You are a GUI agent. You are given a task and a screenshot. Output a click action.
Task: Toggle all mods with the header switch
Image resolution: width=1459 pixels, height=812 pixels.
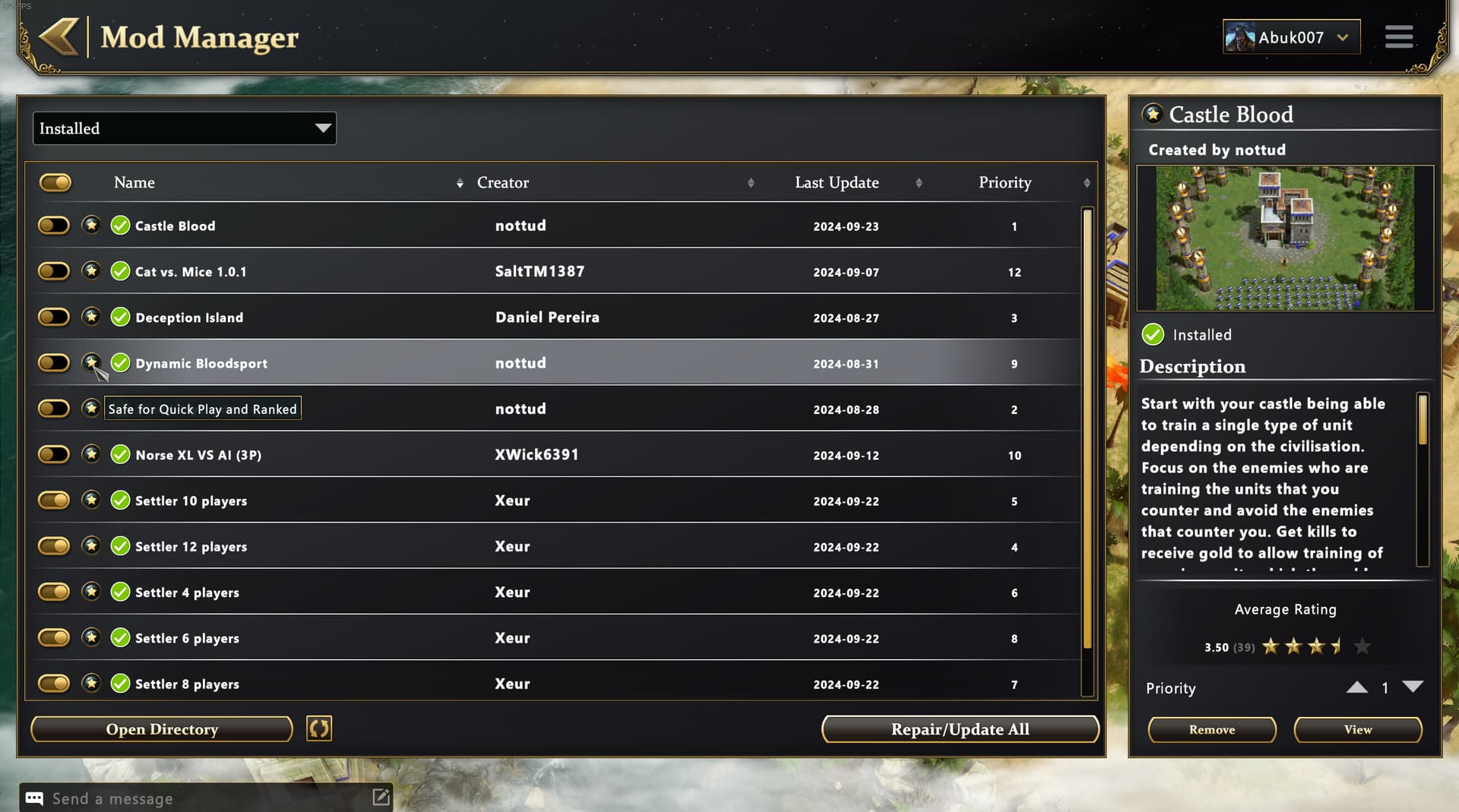pyautogui.click(x=55, y=182)
